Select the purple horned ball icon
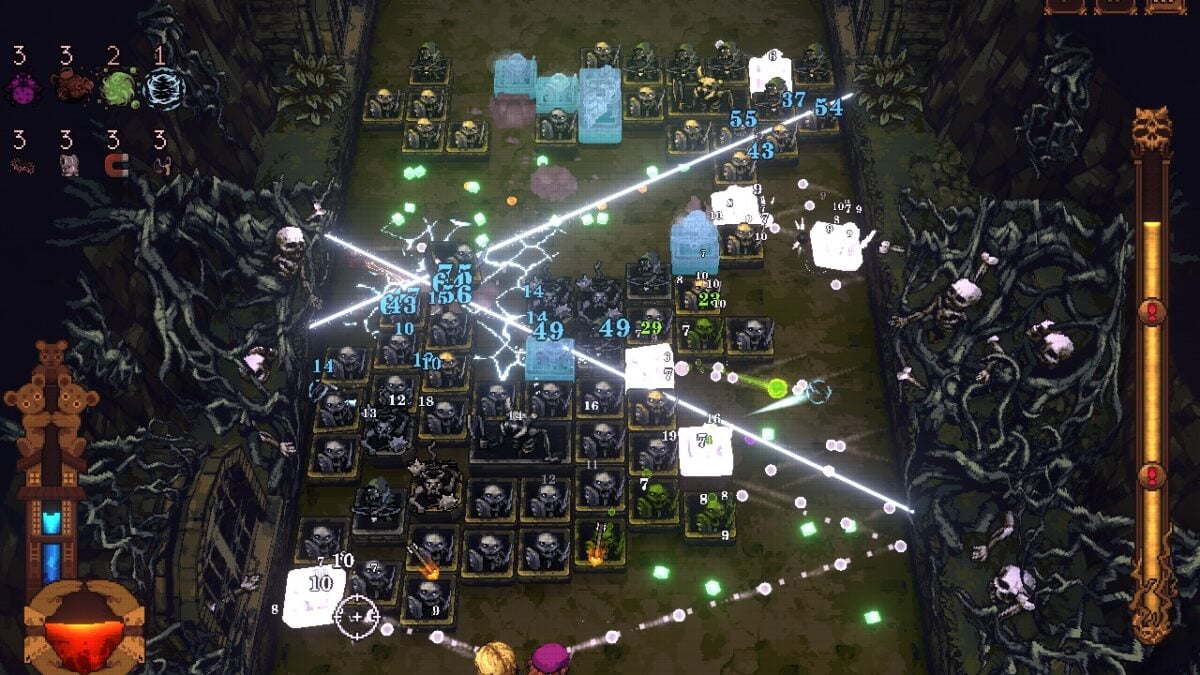Viewport: 1200px width, 675px height. pyautogui.click(x=21, y=89)
